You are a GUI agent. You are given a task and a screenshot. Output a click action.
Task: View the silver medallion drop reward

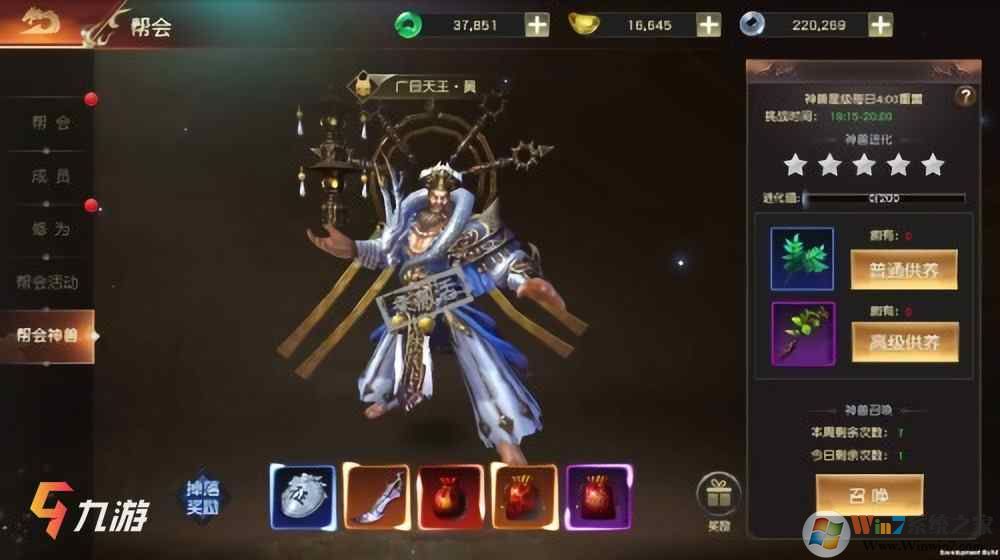pos(302,496)
